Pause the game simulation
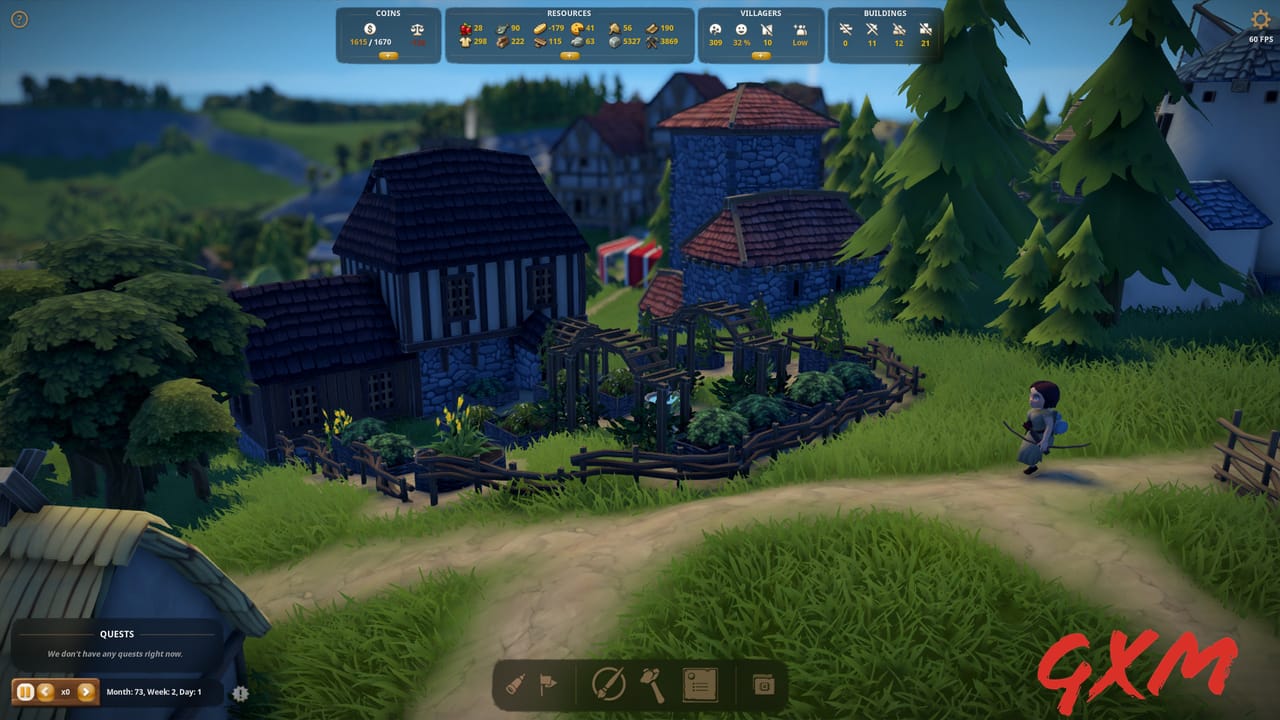 23,691
